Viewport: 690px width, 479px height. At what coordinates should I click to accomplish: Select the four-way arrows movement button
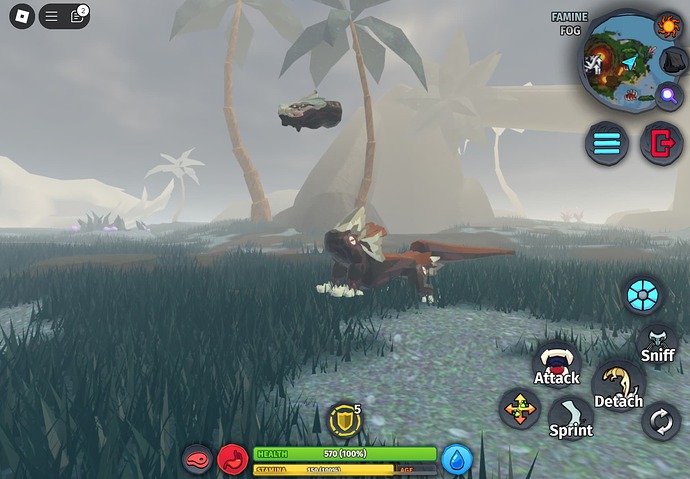pyautogui.click(x=520, y=409)
